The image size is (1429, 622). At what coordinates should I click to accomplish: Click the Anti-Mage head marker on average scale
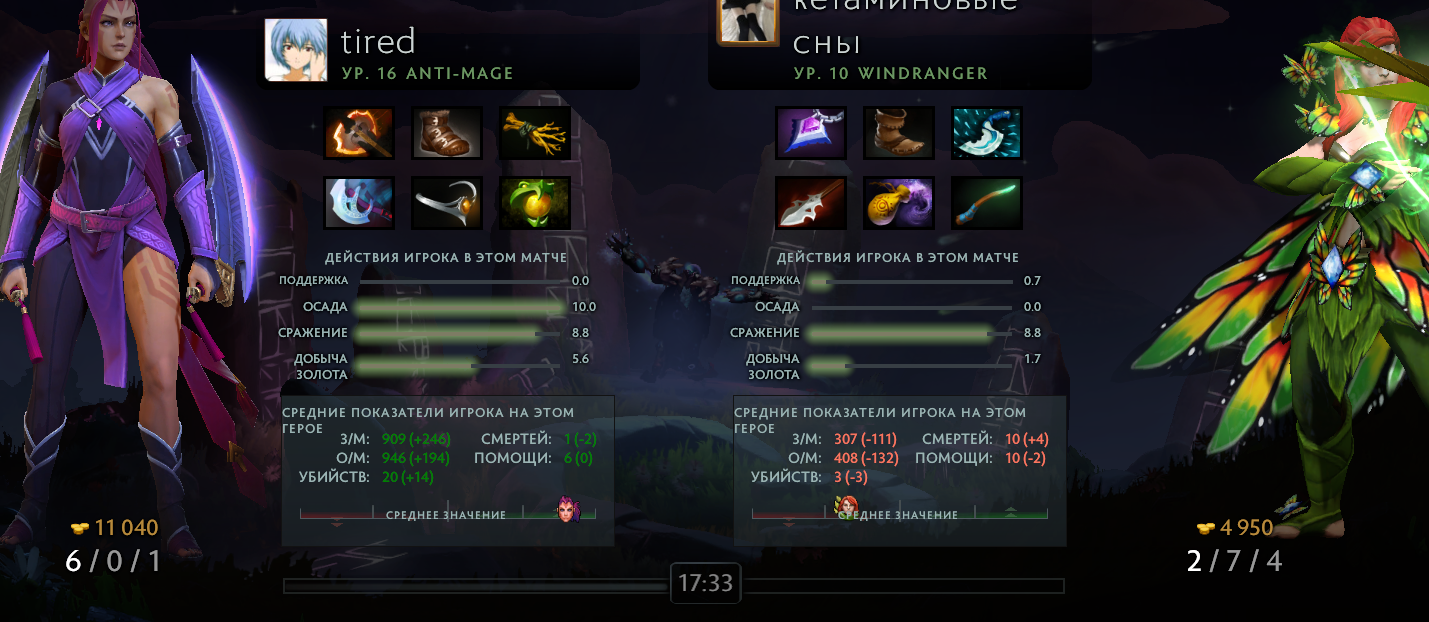coord(568,509)
